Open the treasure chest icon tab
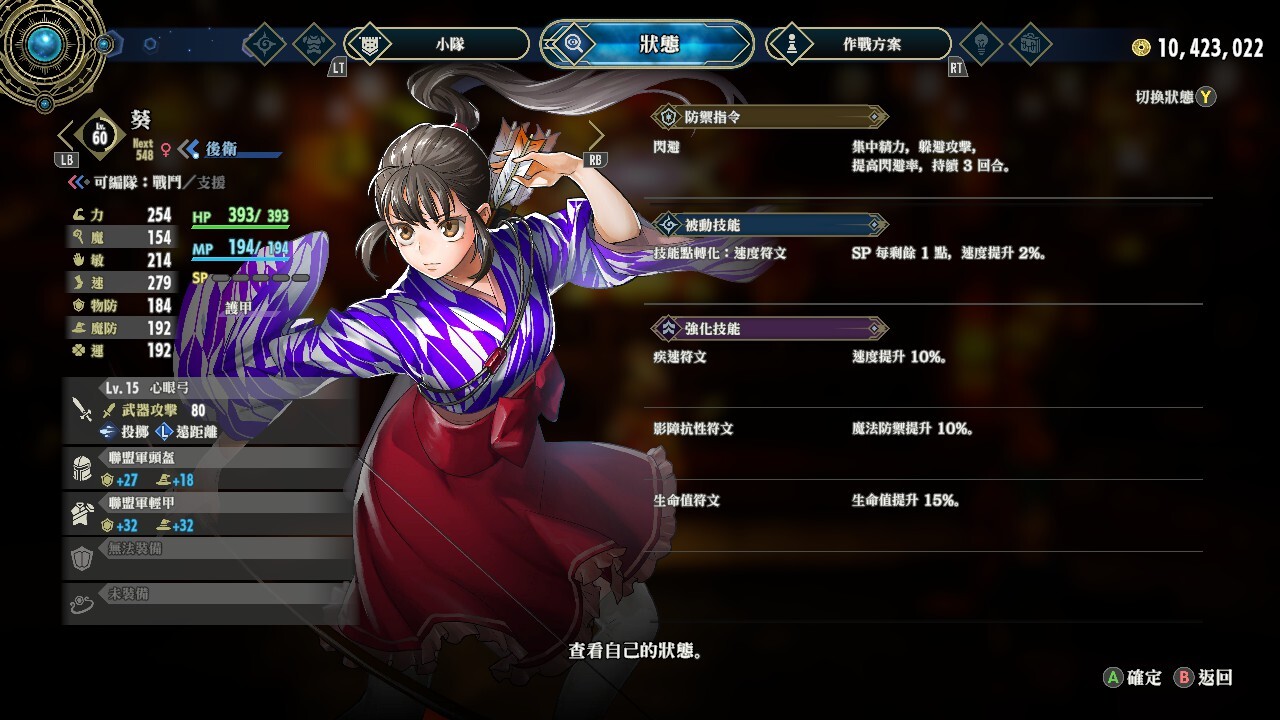Image resolution: width=1280 pixels, height=720 pixels. 1031,45
